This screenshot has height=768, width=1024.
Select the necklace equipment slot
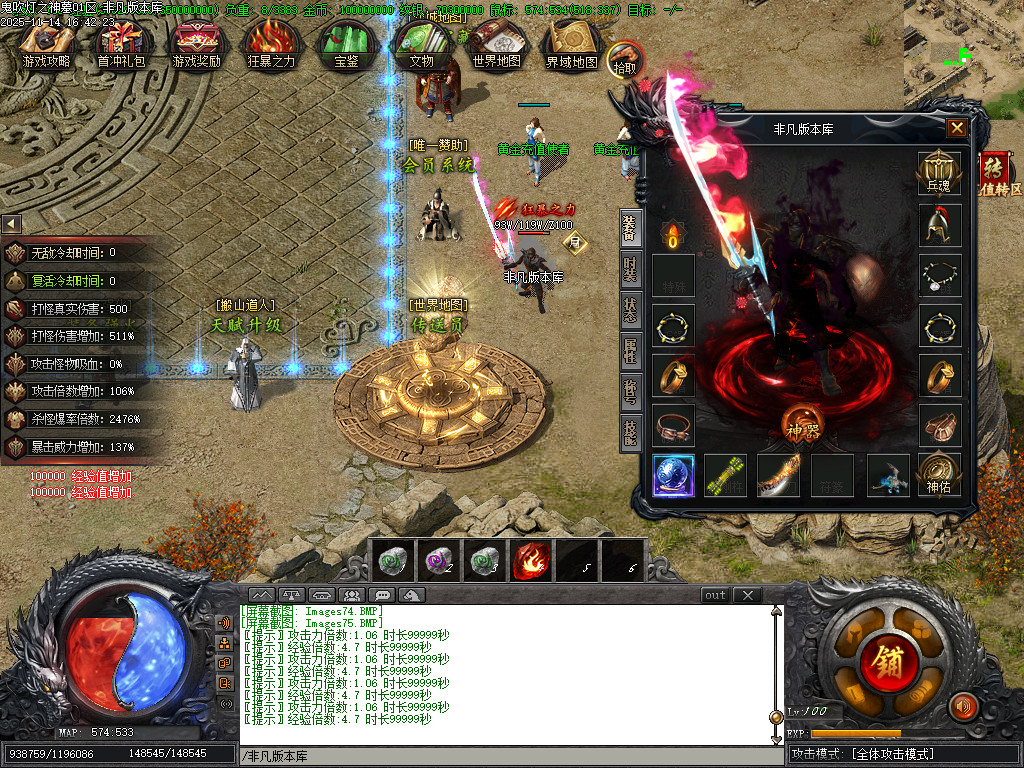click(x=940, y=275)
